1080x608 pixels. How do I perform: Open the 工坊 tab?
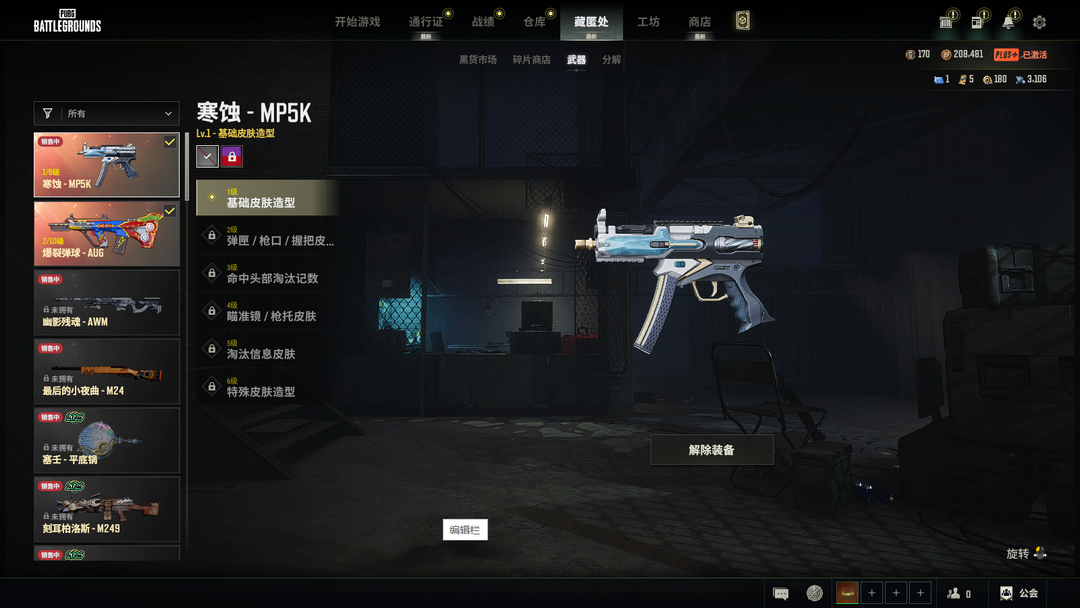pyautogui.click(x=648, y=21)
